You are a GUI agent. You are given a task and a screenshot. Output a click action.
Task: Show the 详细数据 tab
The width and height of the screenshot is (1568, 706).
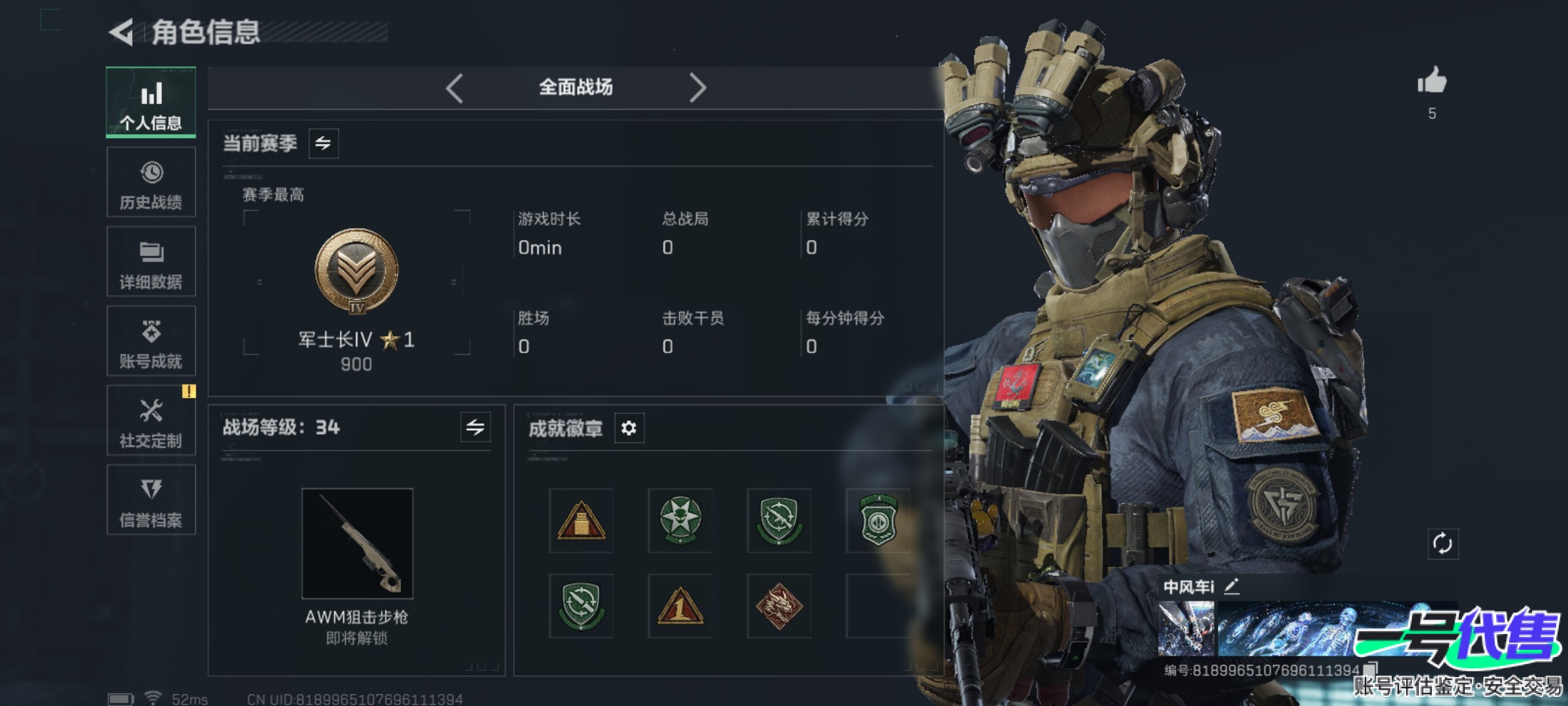[x=151, y=262]
